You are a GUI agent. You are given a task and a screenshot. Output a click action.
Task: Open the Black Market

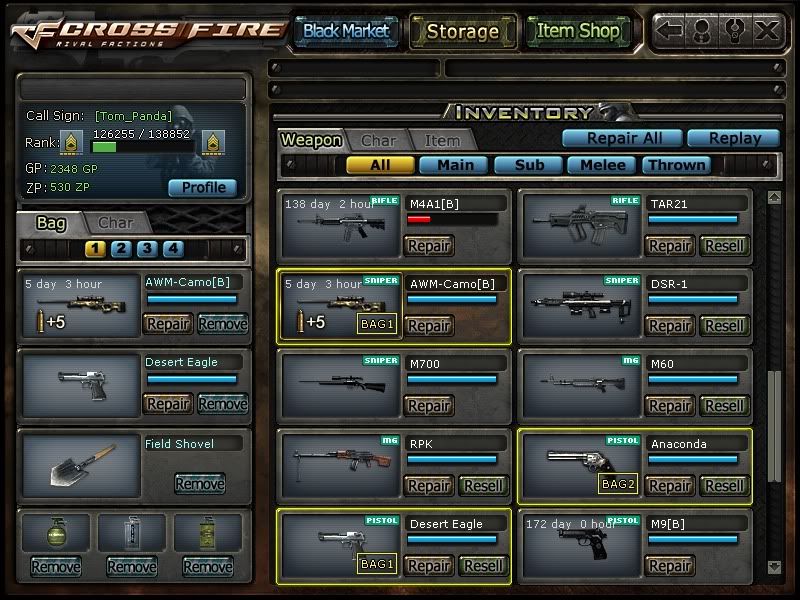346,31
